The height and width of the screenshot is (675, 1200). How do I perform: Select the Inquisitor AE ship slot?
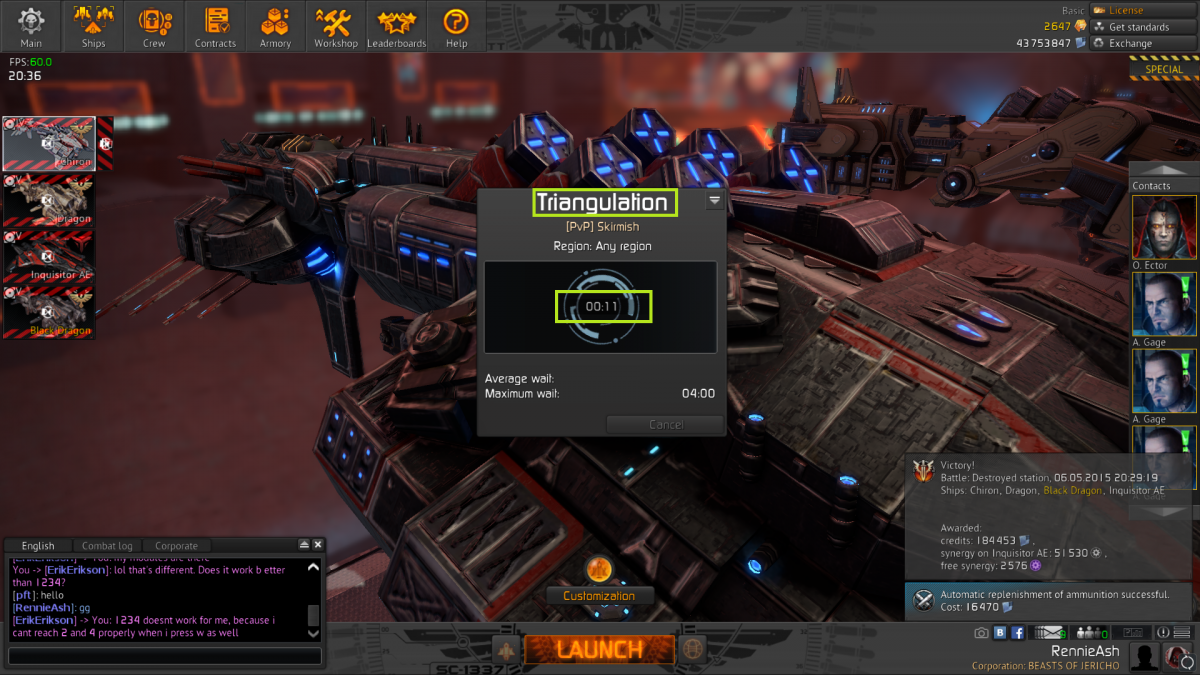(x=49, y=256)
